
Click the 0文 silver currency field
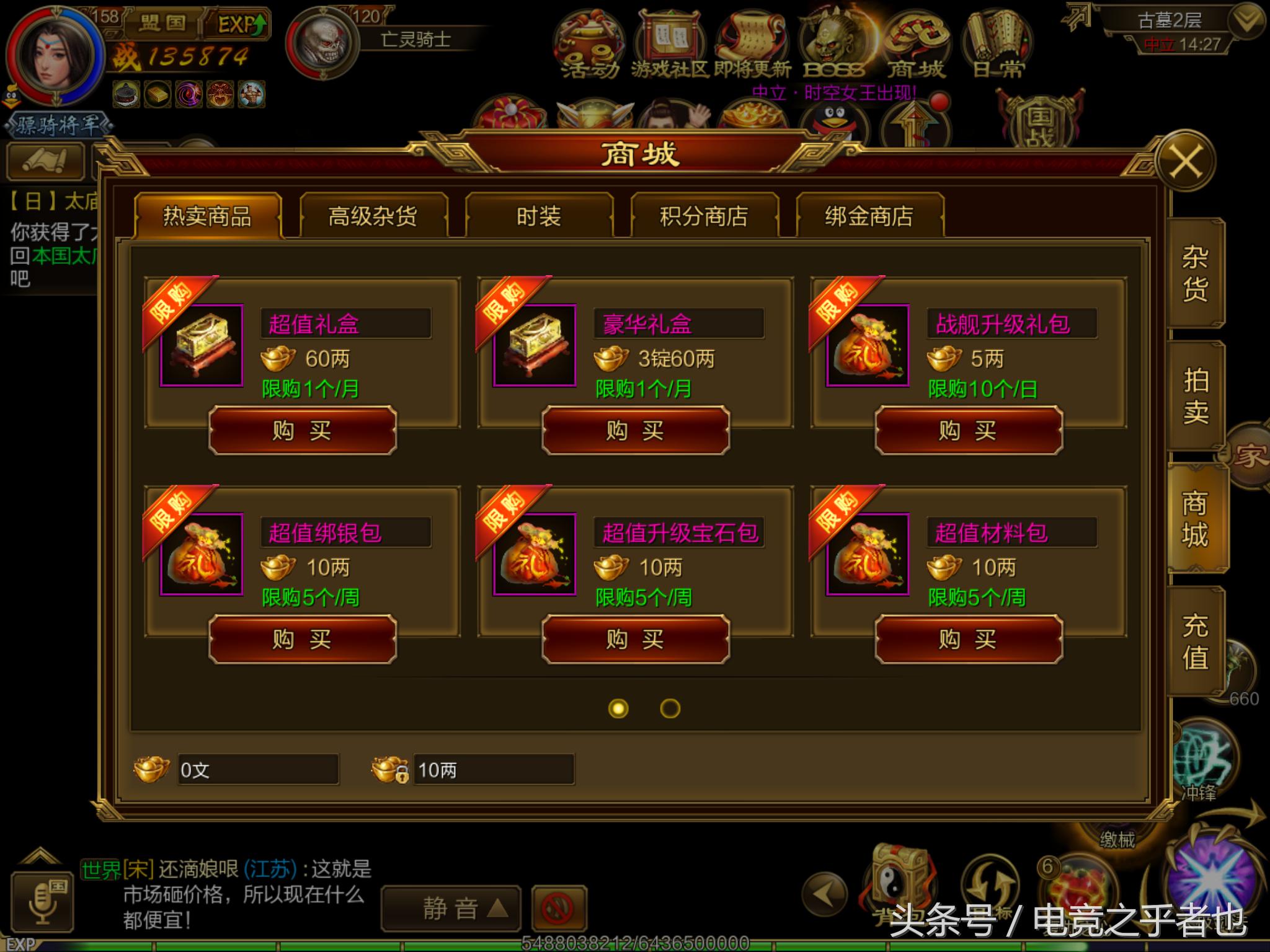(257, 770)
